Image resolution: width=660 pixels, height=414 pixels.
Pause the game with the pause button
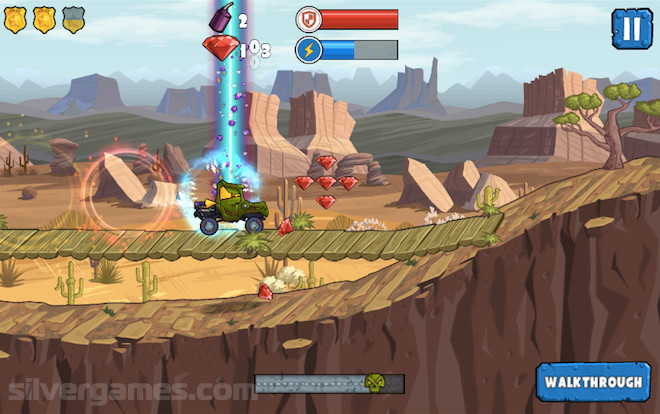pyautogui.click(x=630, y=28)
